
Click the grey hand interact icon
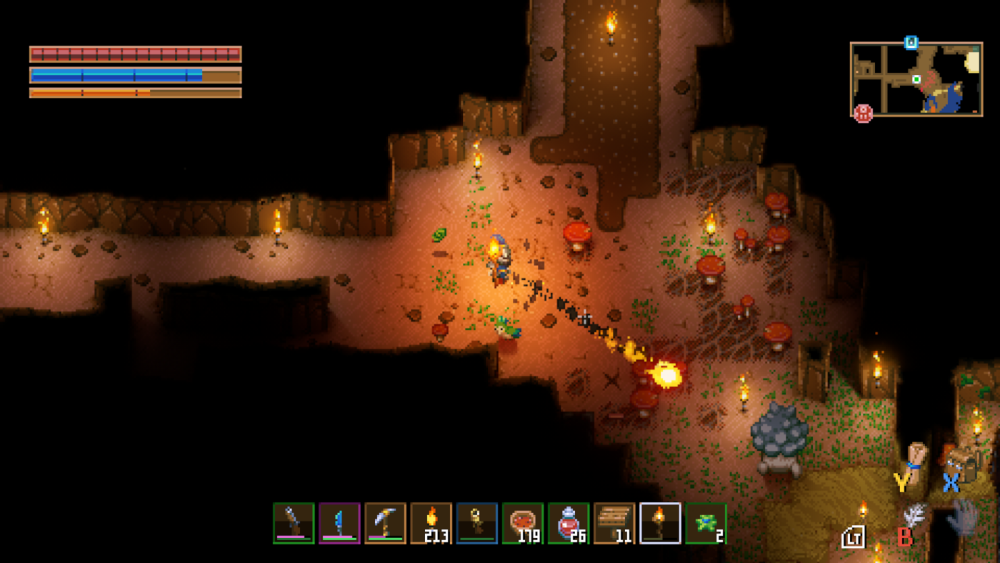click(x=962, y=517)
